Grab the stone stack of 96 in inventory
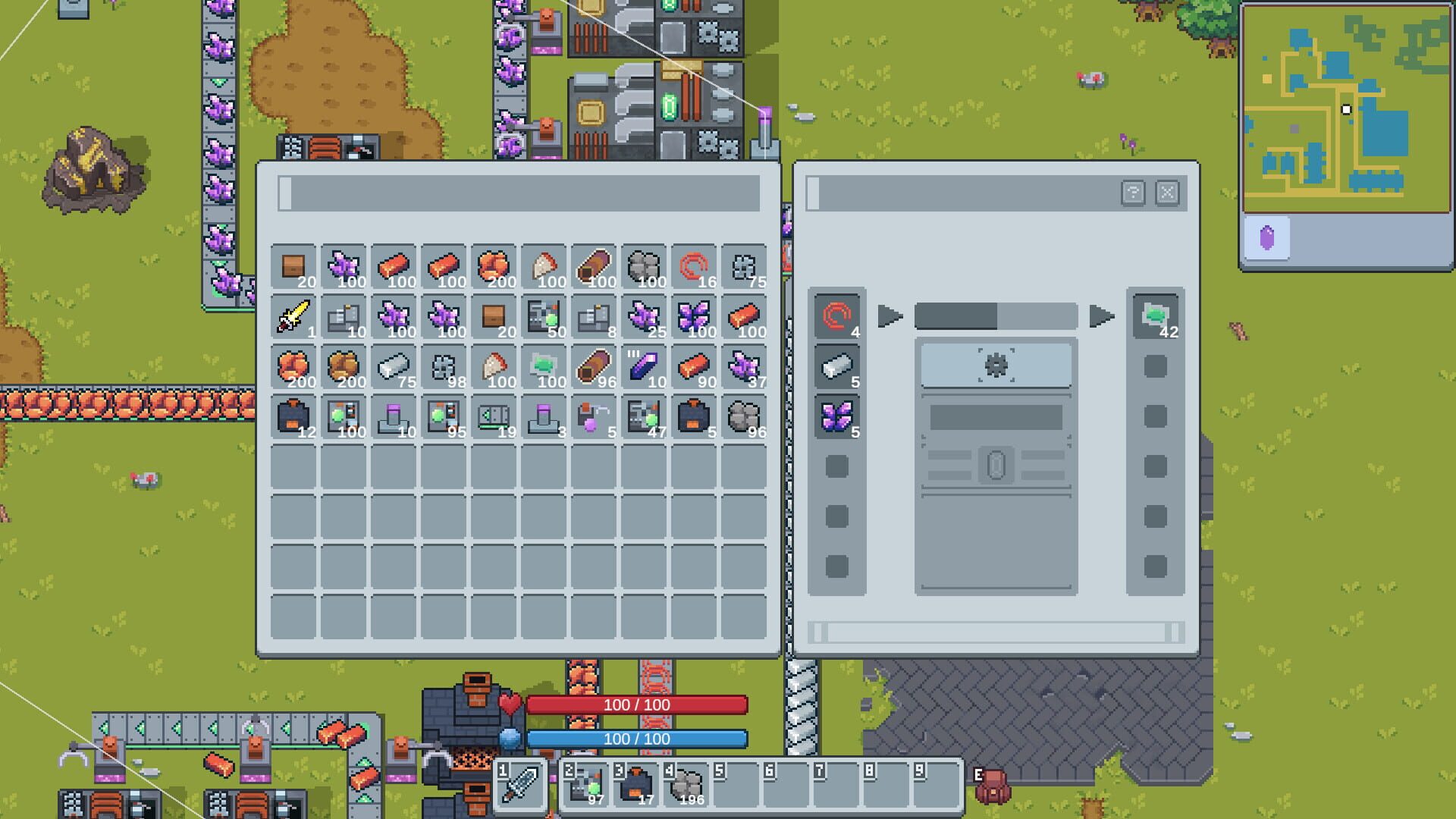 click(x=743, y=418)
